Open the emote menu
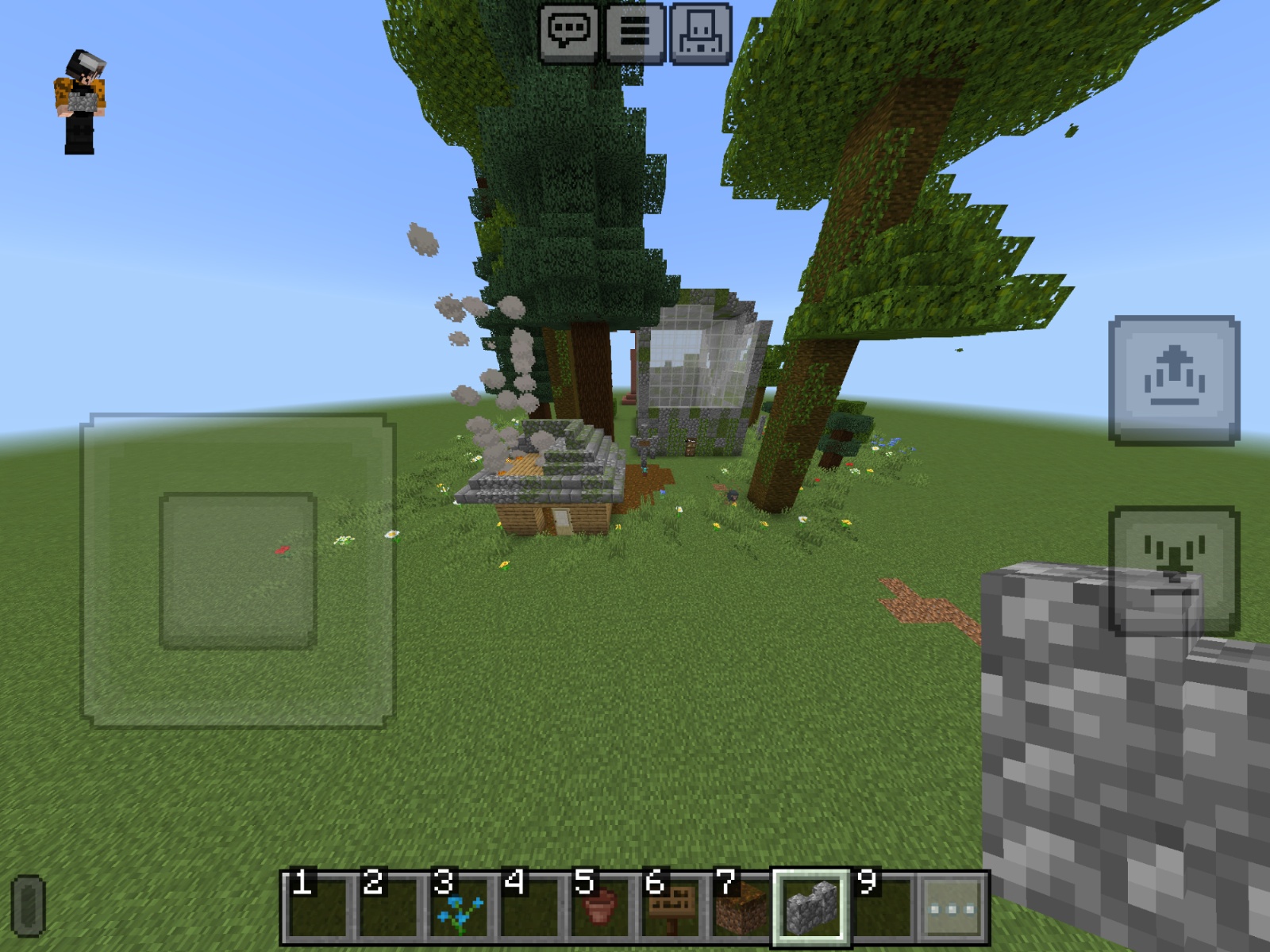This screenshot has width=1270, height=952. (x=700, y=33)
